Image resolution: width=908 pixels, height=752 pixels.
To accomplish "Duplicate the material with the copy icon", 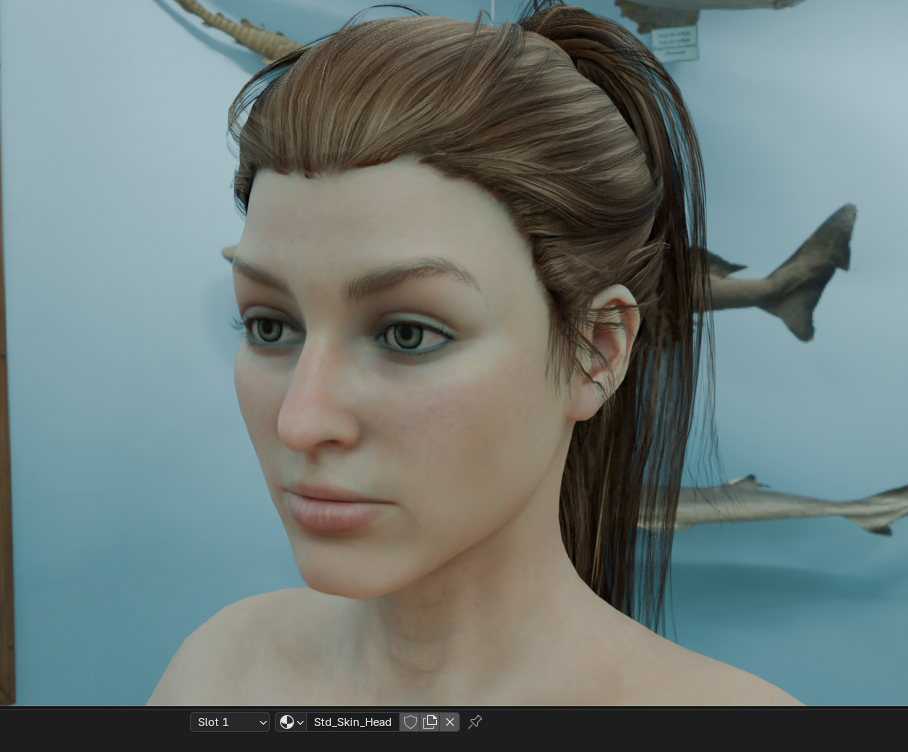I will [430, 722].
